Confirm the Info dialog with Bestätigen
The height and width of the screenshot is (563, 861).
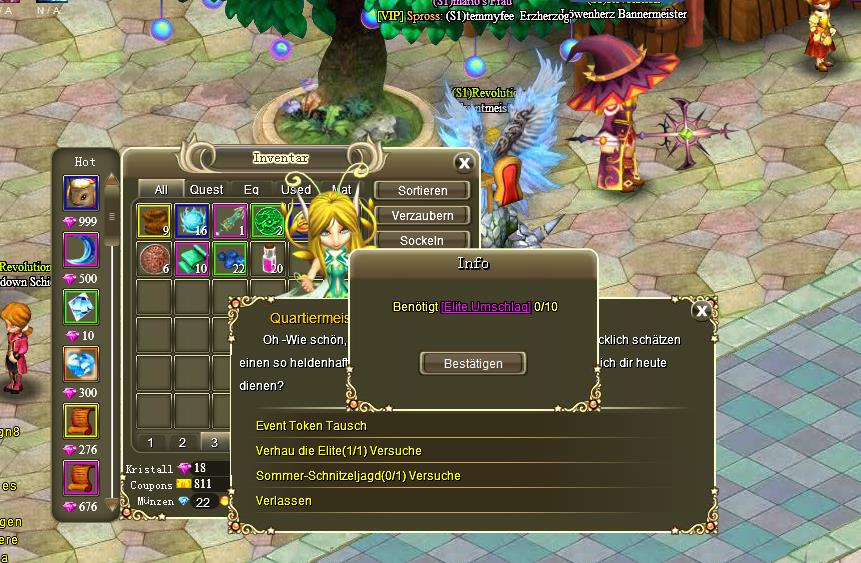click(x=473, y=364)
